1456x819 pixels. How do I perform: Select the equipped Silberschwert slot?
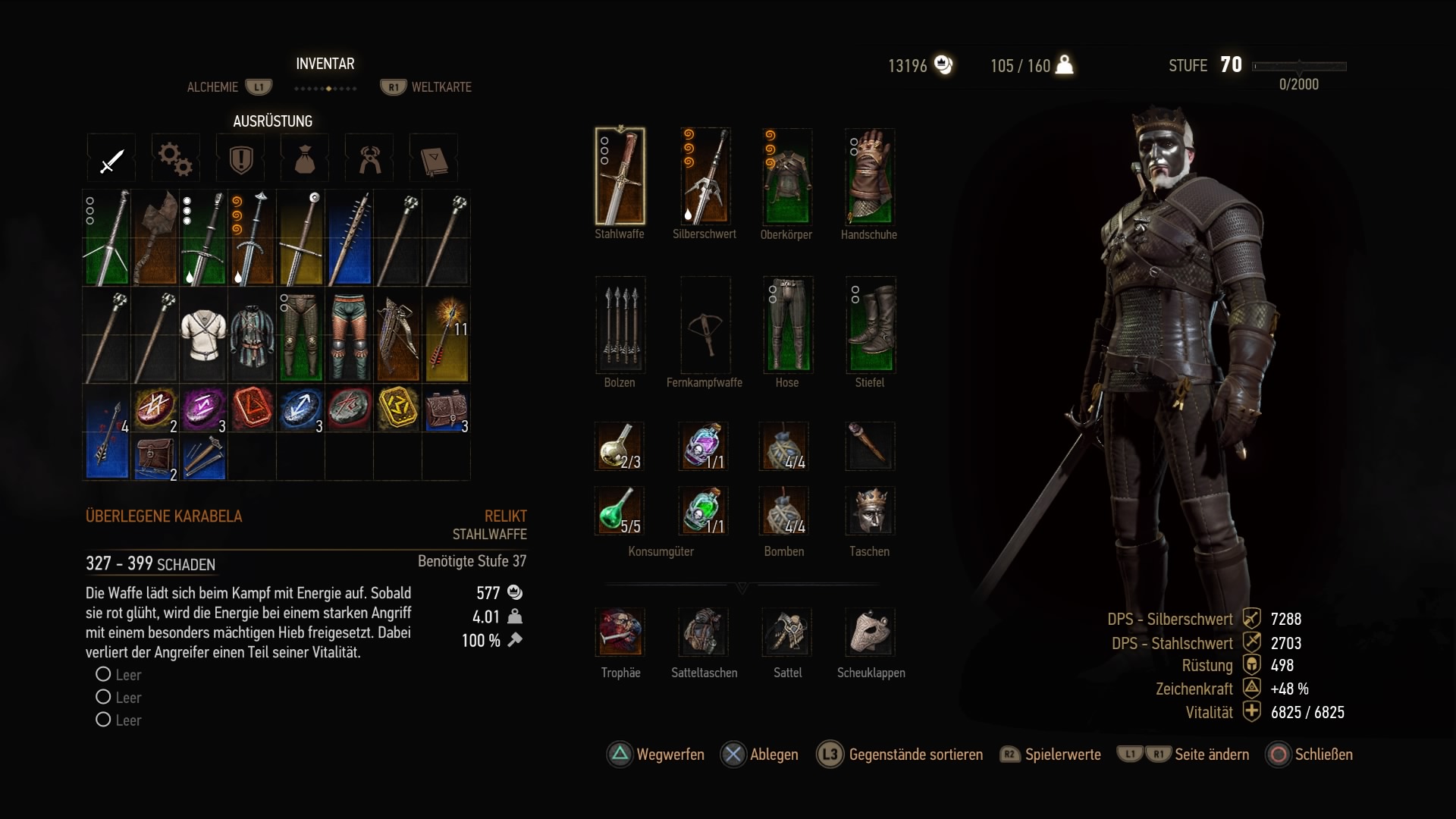(x=704, y=177)
